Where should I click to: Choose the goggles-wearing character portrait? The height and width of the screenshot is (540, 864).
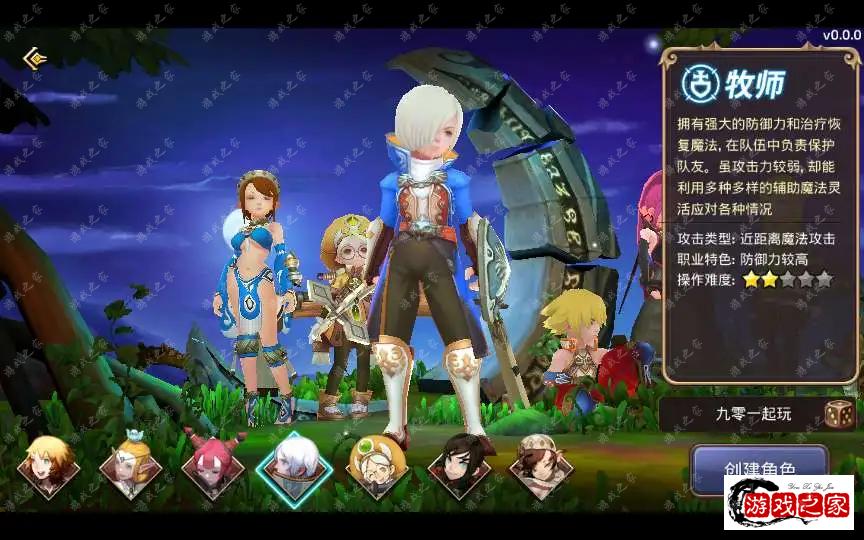click(x=377, y=466)
